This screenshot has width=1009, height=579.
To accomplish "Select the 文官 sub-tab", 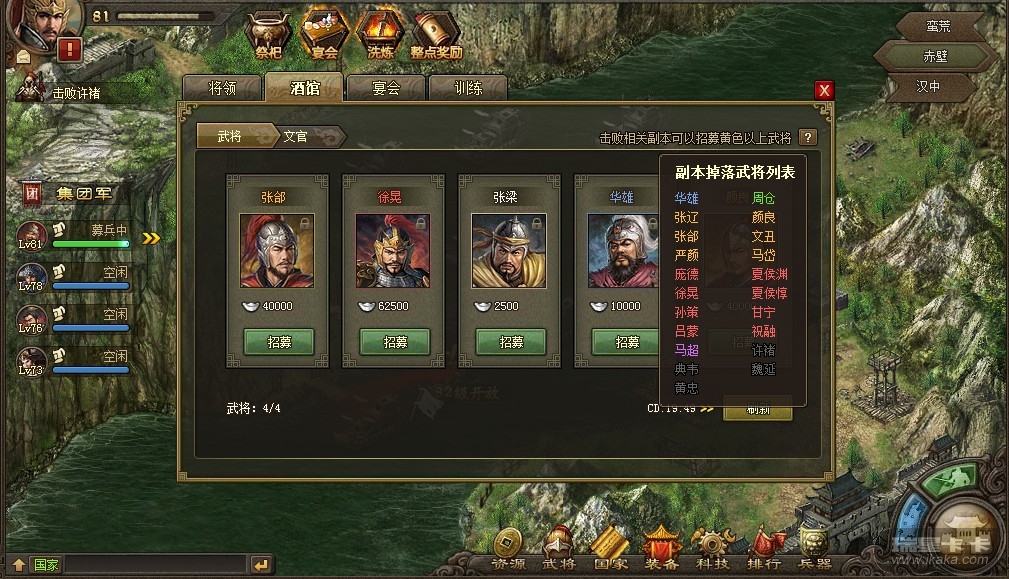I will [297, 136].
